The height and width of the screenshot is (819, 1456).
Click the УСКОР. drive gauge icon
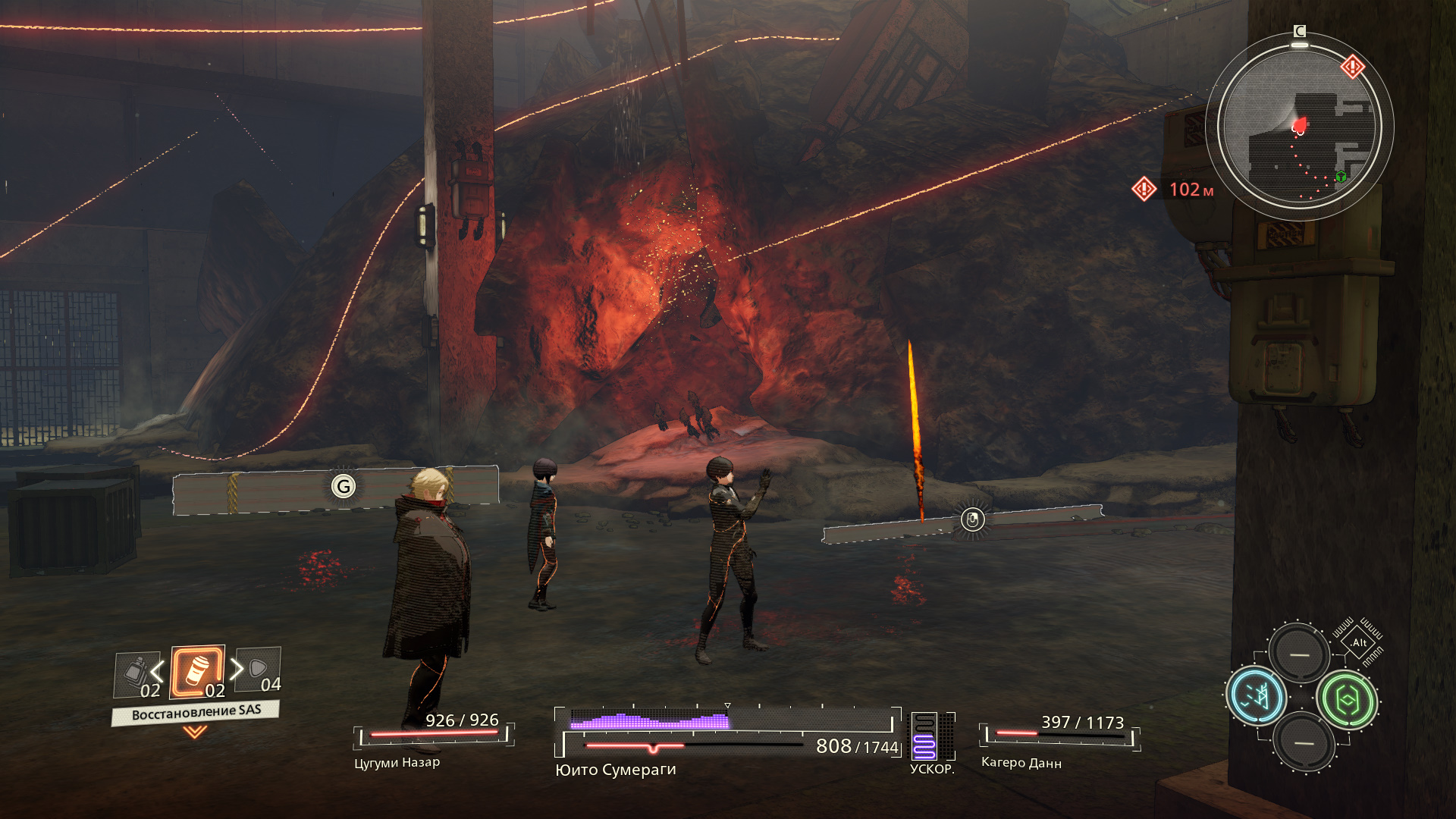click(x=924, y=736)
